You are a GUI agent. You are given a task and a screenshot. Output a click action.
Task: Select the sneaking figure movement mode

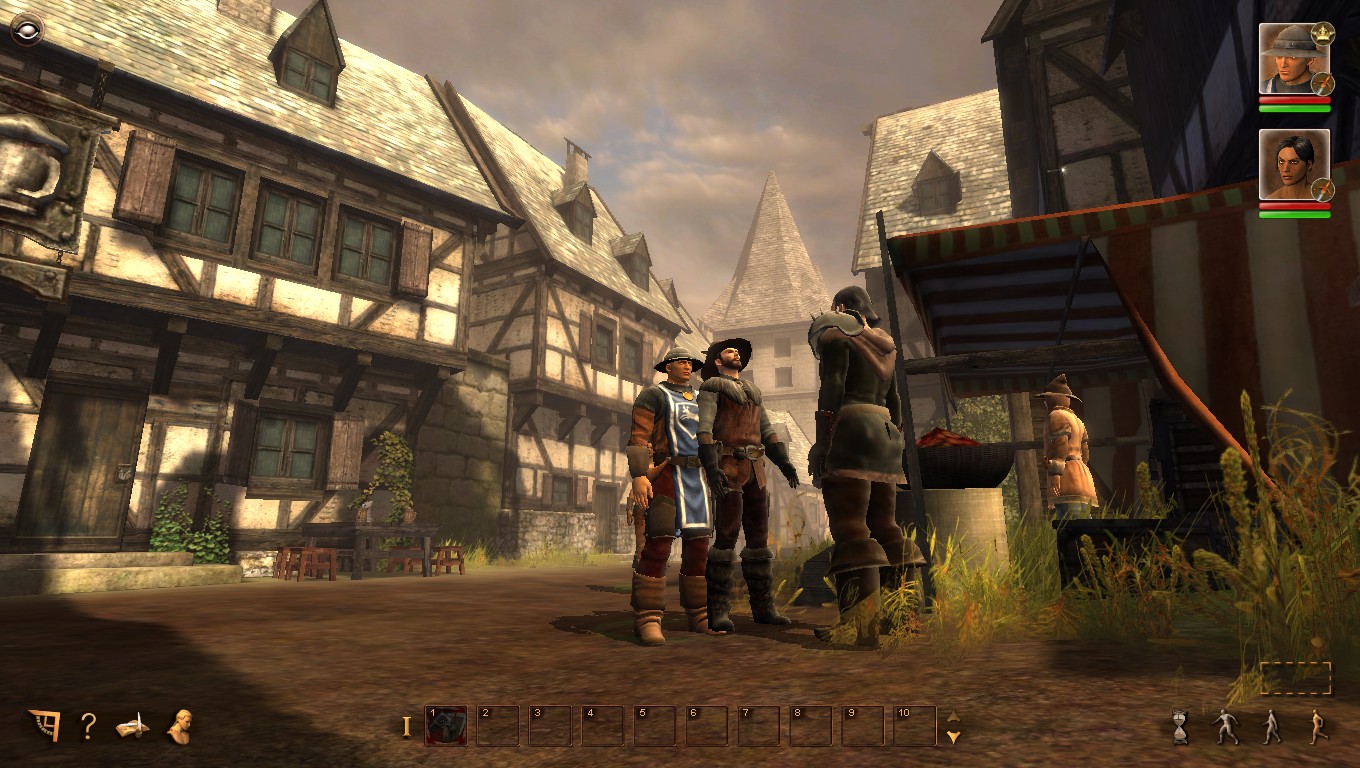(1225, 727)
